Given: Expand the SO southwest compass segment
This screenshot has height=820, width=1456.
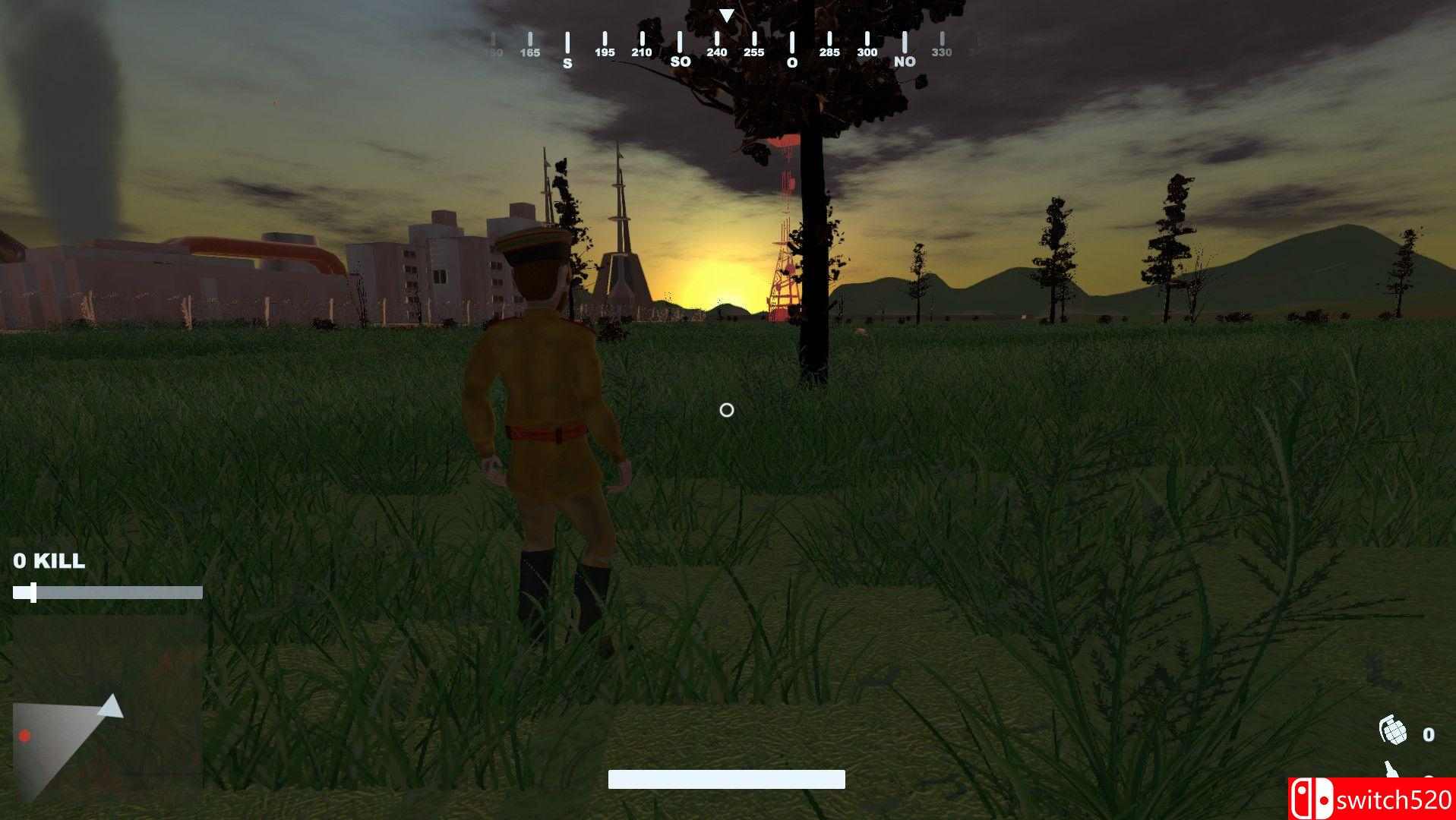Looking at the screenshot, I should [679, 61].
